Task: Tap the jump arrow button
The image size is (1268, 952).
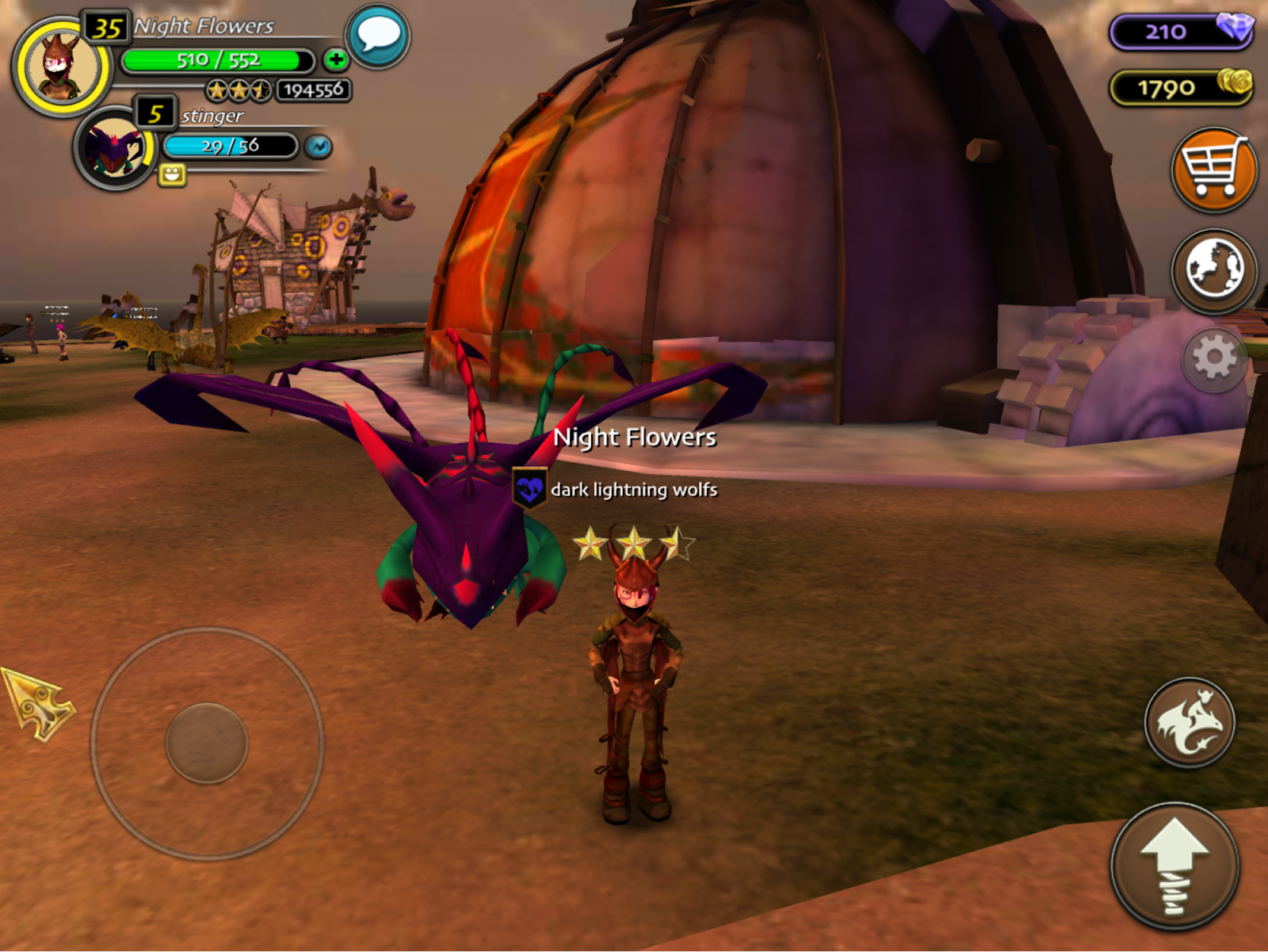Action: point(1174,866)
